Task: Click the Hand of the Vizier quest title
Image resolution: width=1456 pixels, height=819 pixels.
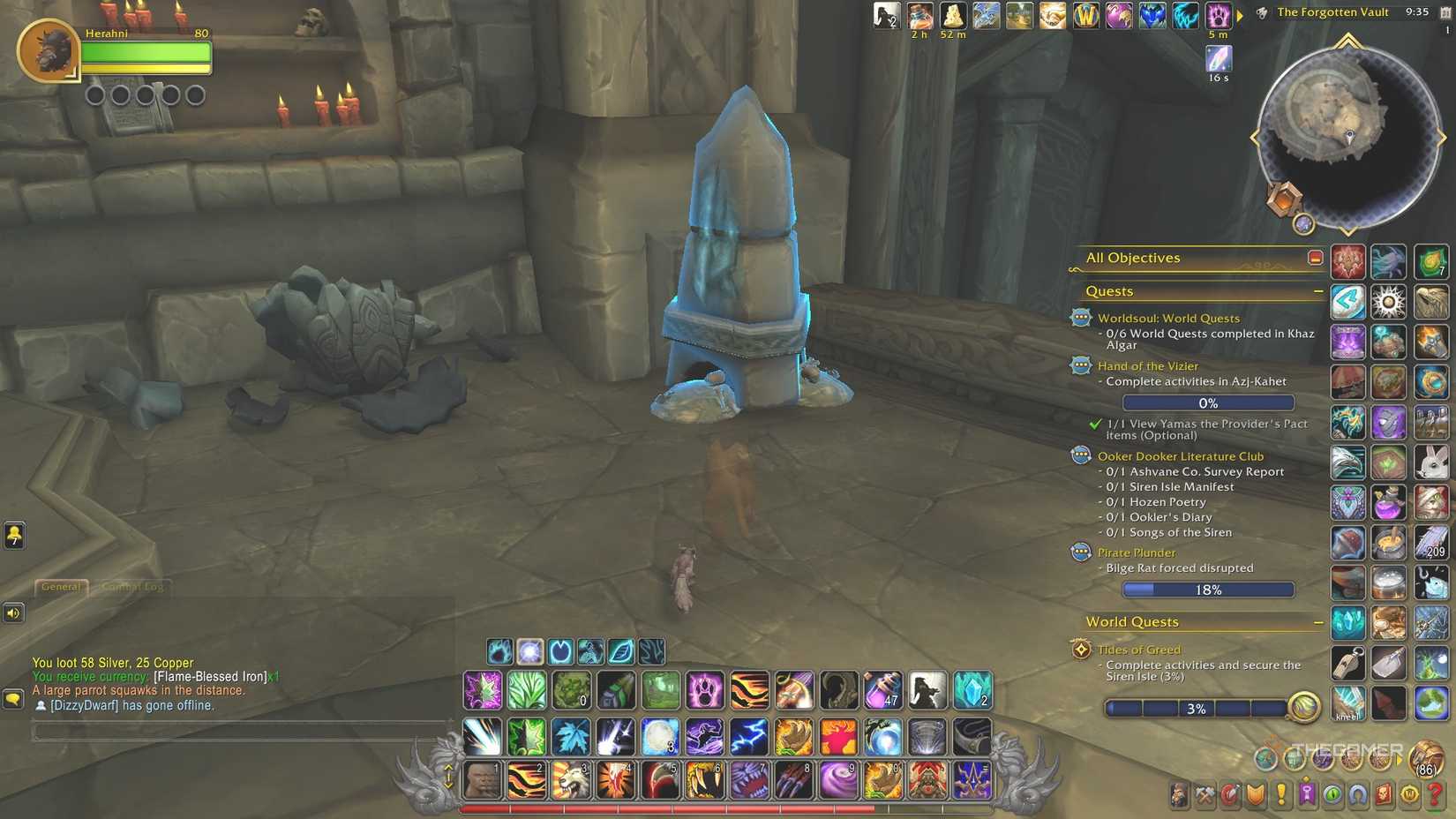Action: (1148, 365)
